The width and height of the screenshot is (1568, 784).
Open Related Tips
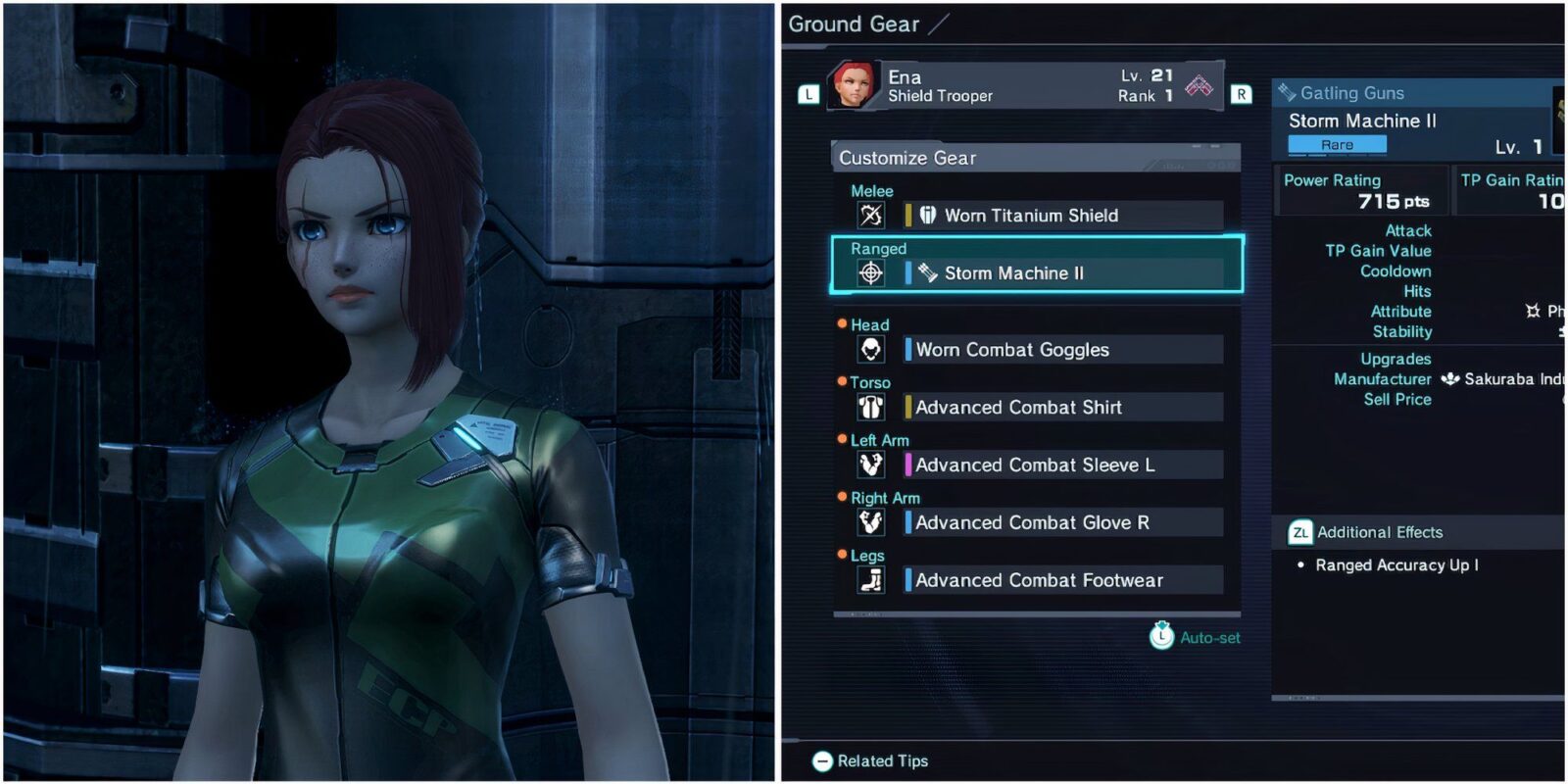click(870, 761)
